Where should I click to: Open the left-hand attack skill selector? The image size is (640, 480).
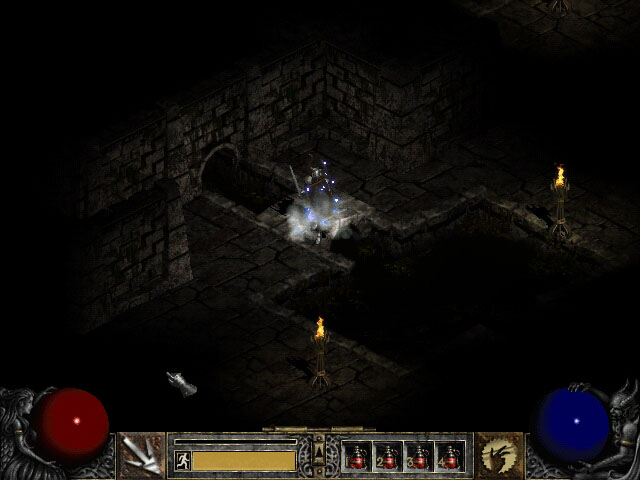tap(141, 455)
